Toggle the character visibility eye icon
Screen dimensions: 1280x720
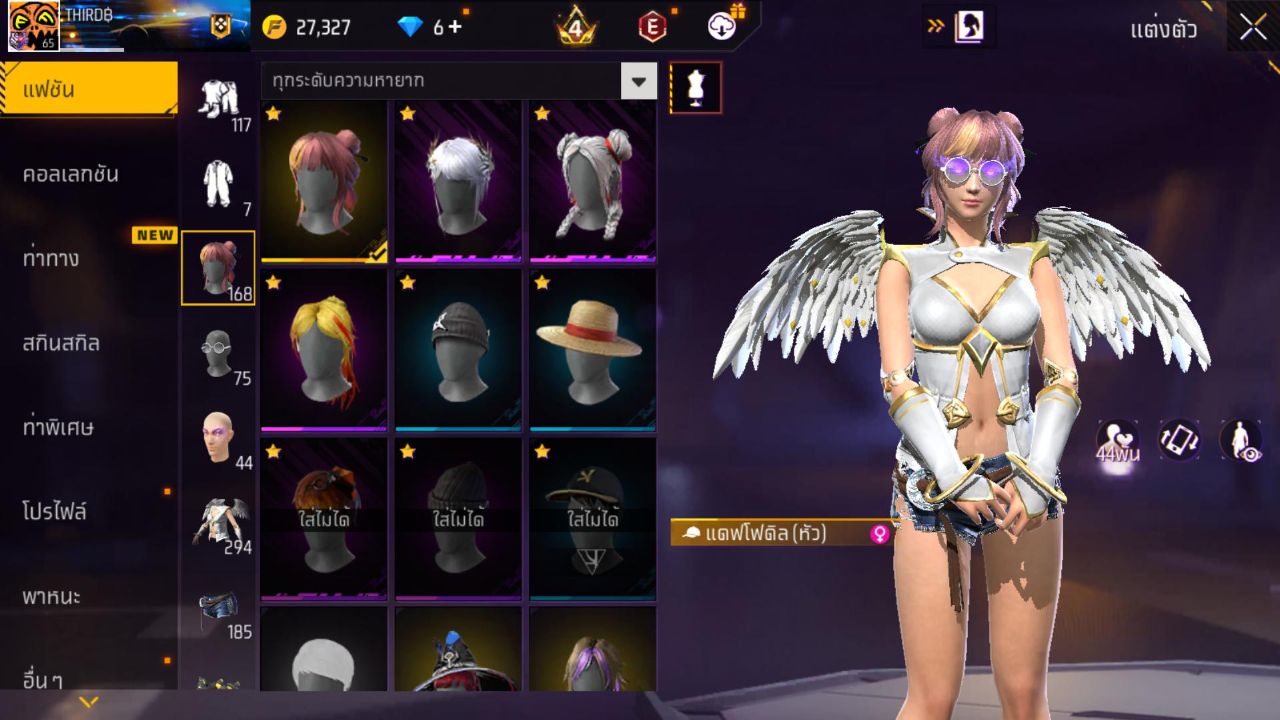1240,440
